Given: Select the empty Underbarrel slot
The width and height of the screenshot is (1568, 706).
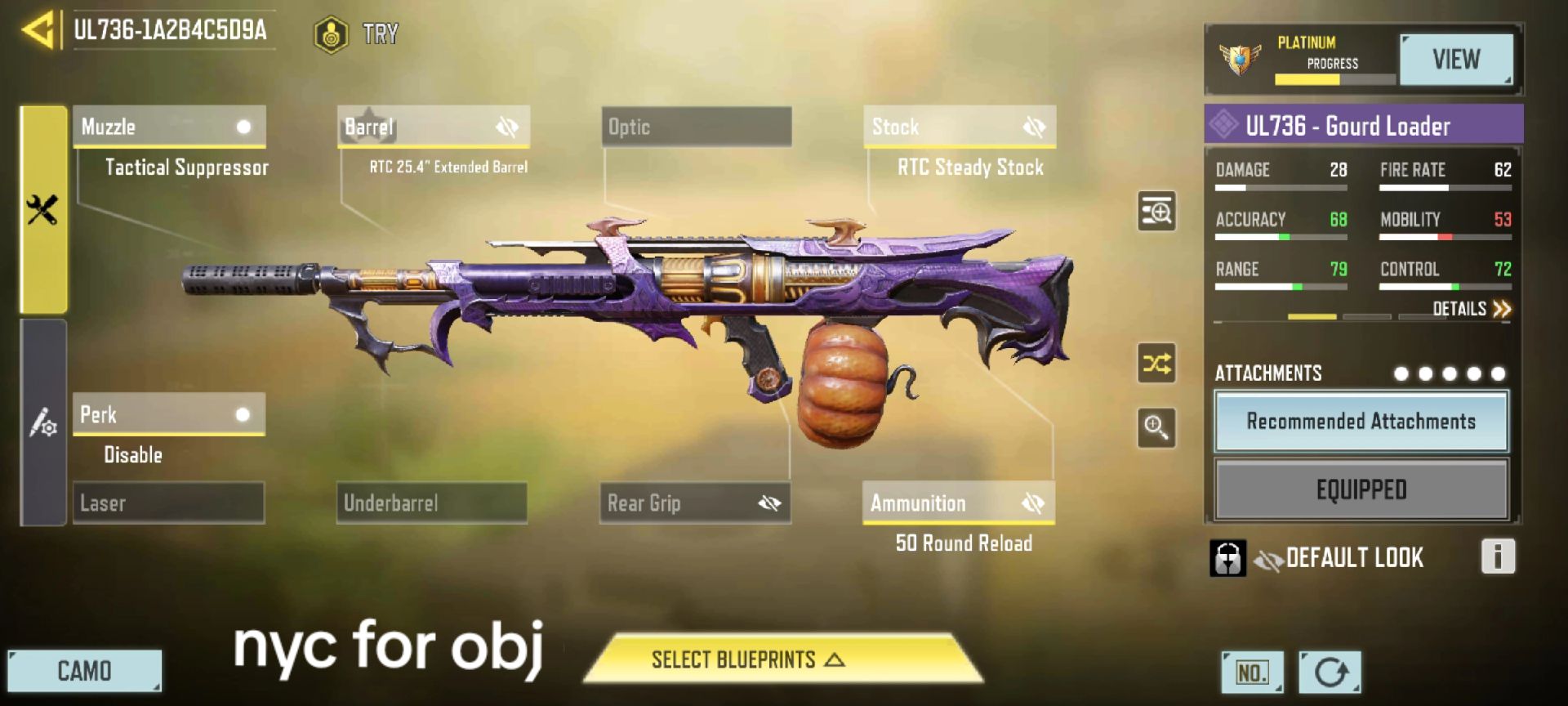Looking at the screenshot, I should 432,503.
